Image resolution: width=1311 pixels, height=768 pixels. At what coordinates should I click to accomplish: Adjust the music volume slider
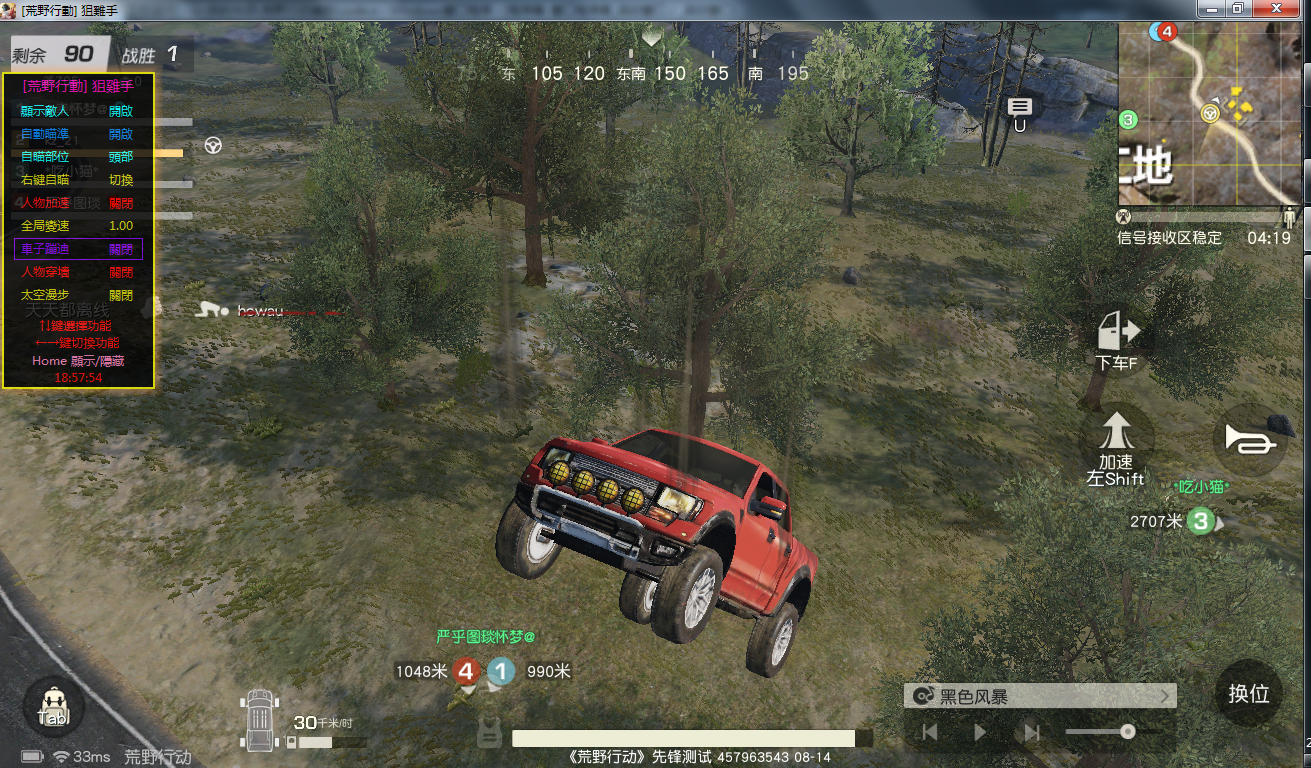(1127, 732)
